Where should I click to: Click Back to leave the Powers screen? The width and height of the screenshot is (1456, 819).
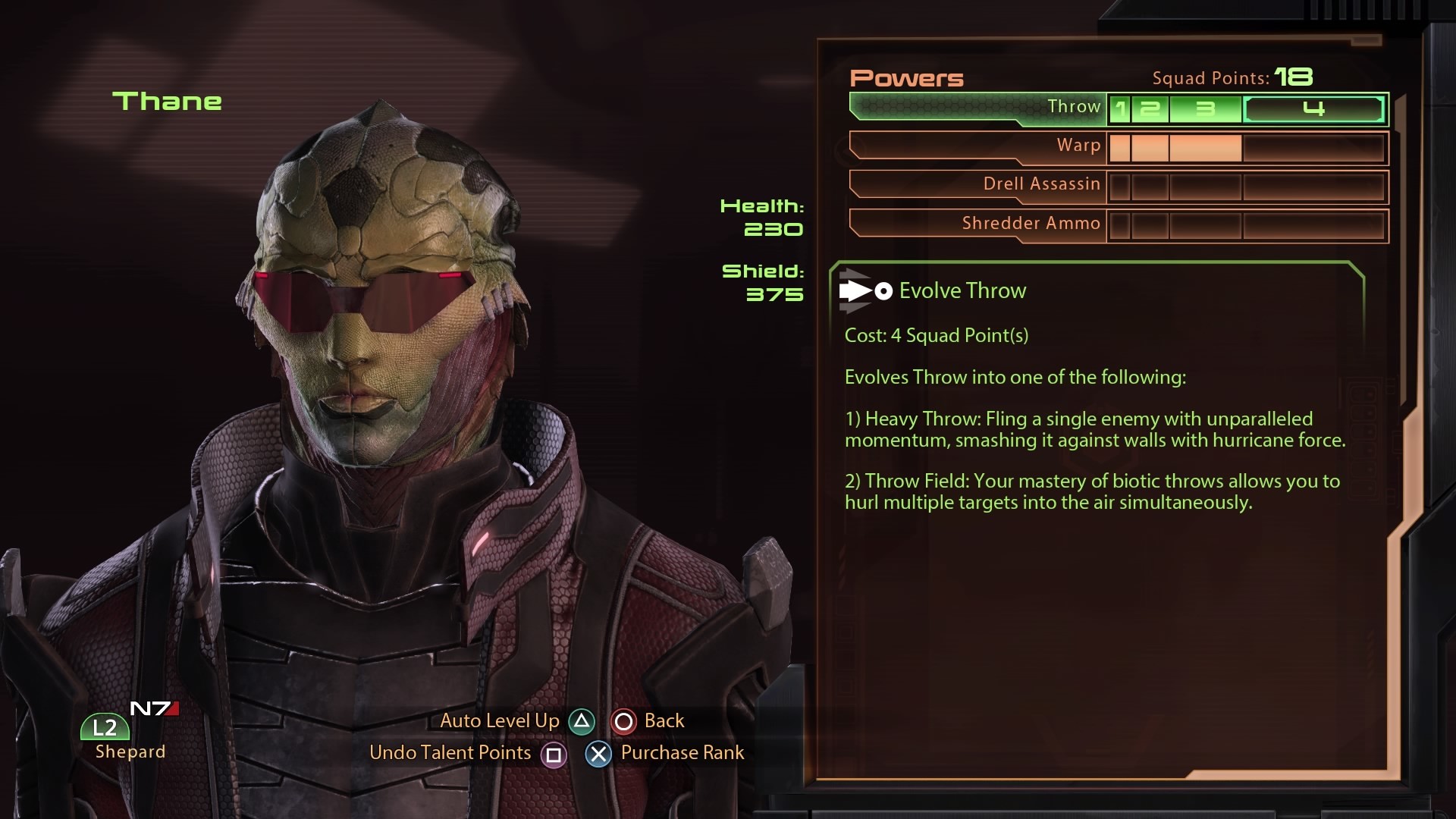[663, 721]
